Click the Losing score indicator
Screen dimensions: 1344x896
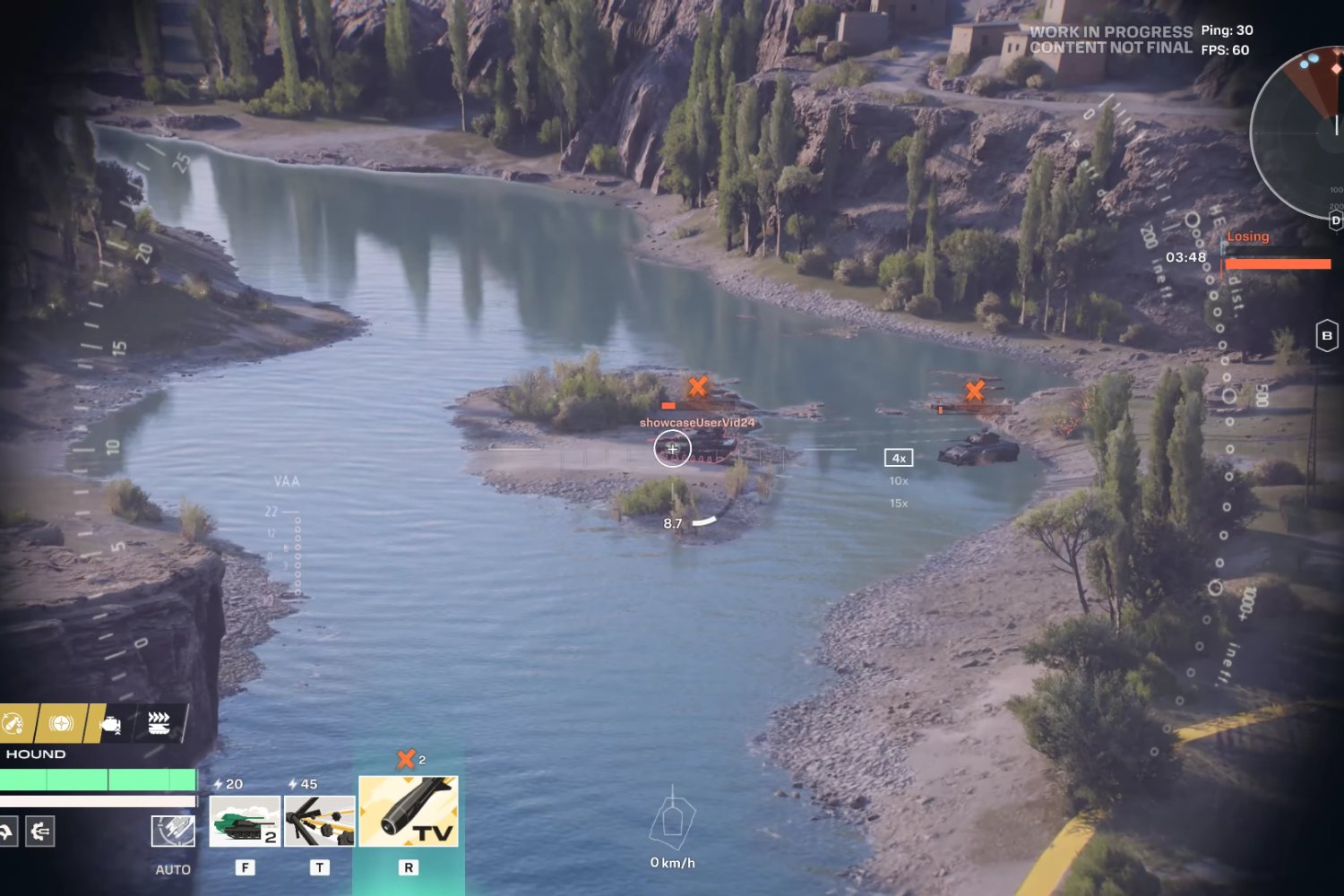point(1246,236)
